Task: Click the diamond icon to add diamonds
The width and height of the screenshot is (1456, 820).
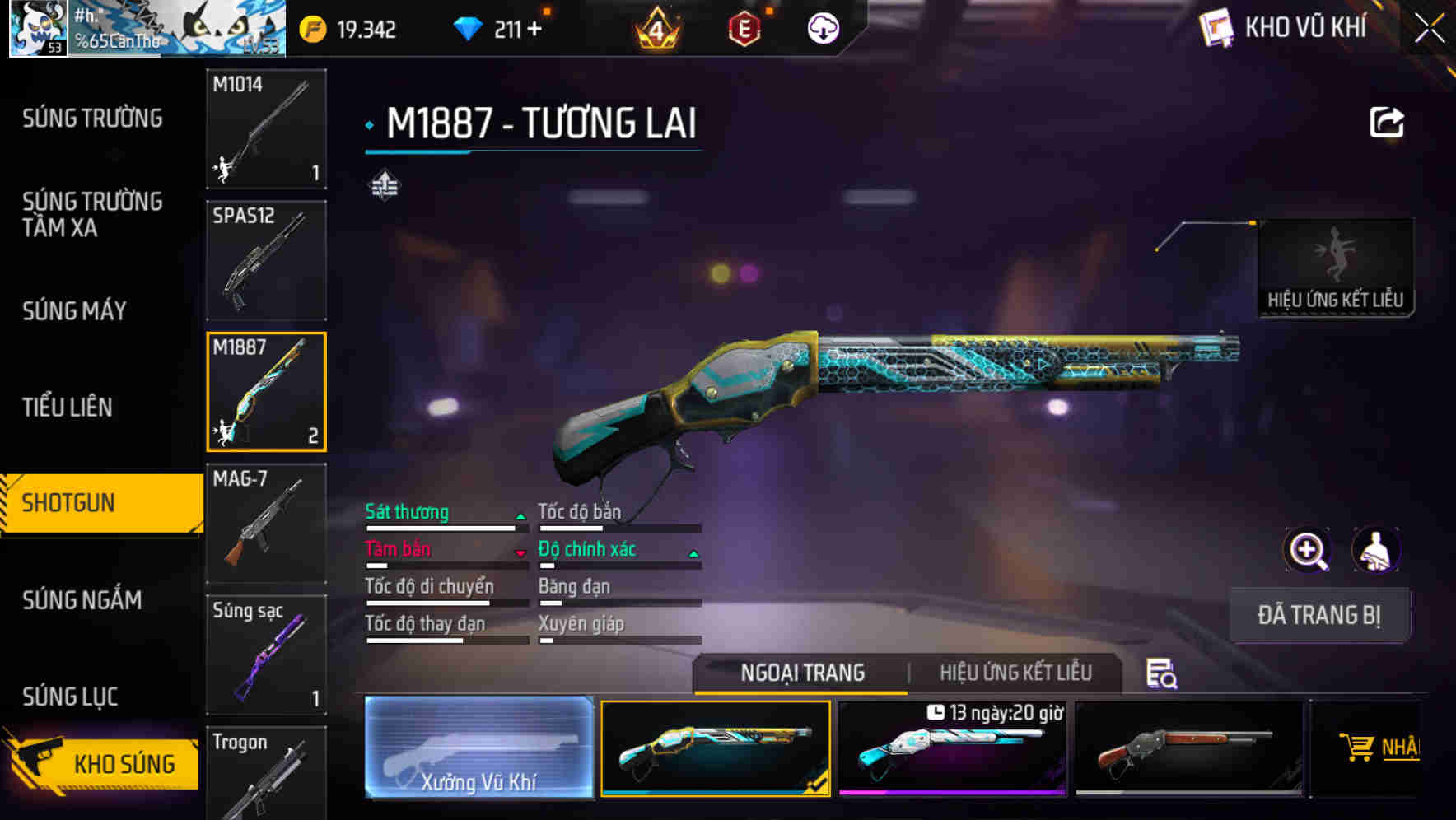Action: (469, 28)
